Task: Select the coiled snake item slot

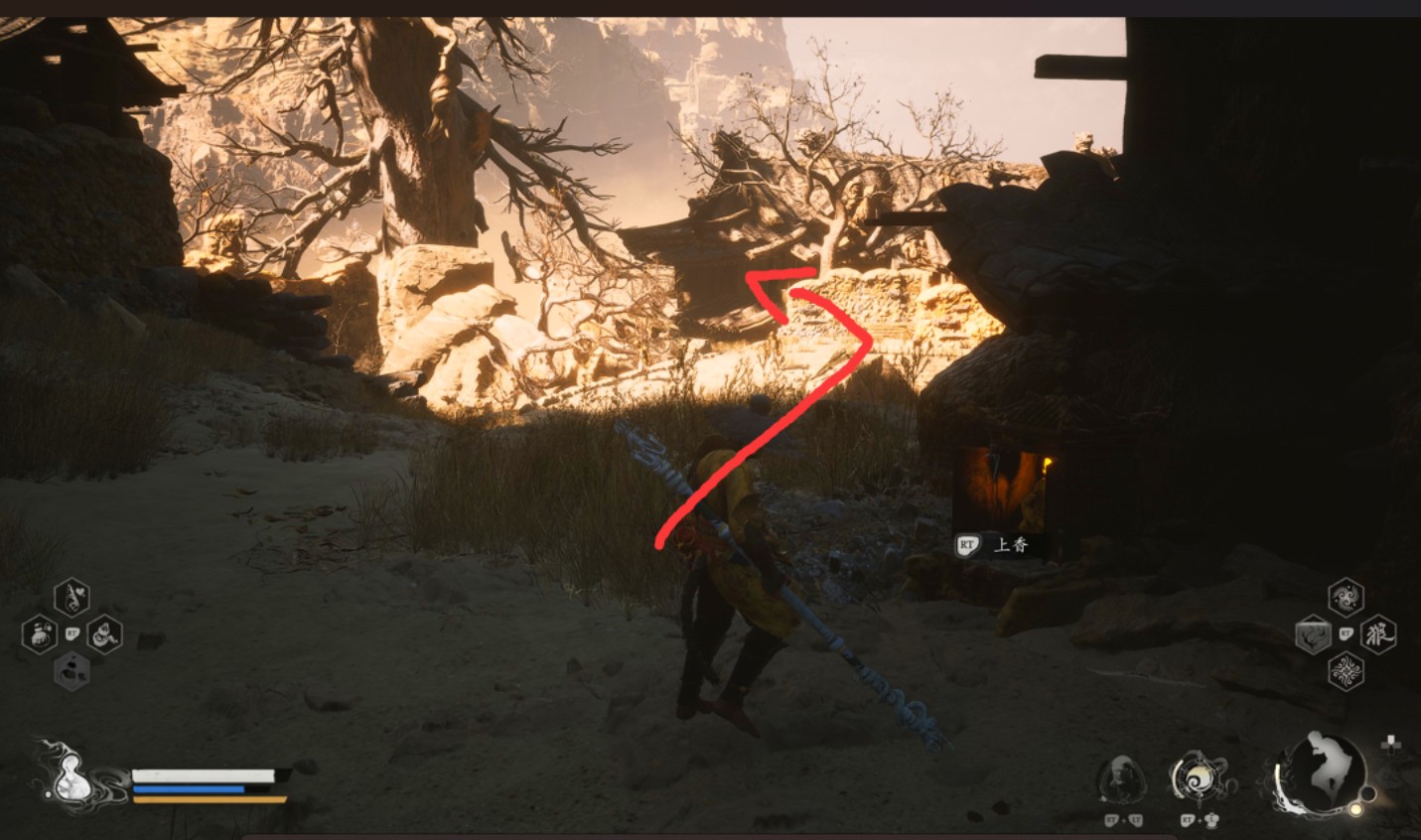Action: (103, 633)
